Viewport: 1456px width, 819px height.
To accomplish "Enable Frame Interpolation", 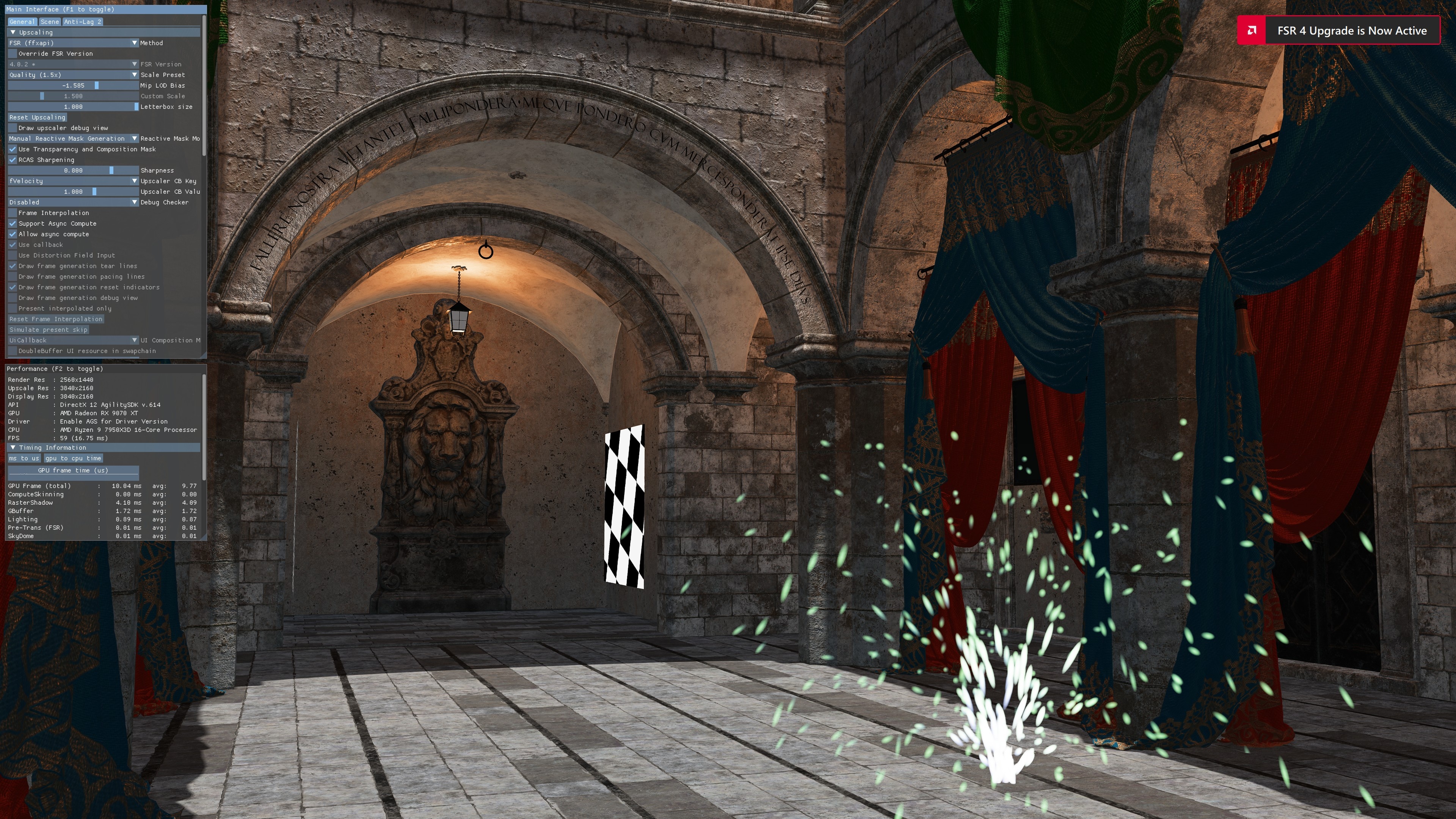I will (x=13, y=212).
